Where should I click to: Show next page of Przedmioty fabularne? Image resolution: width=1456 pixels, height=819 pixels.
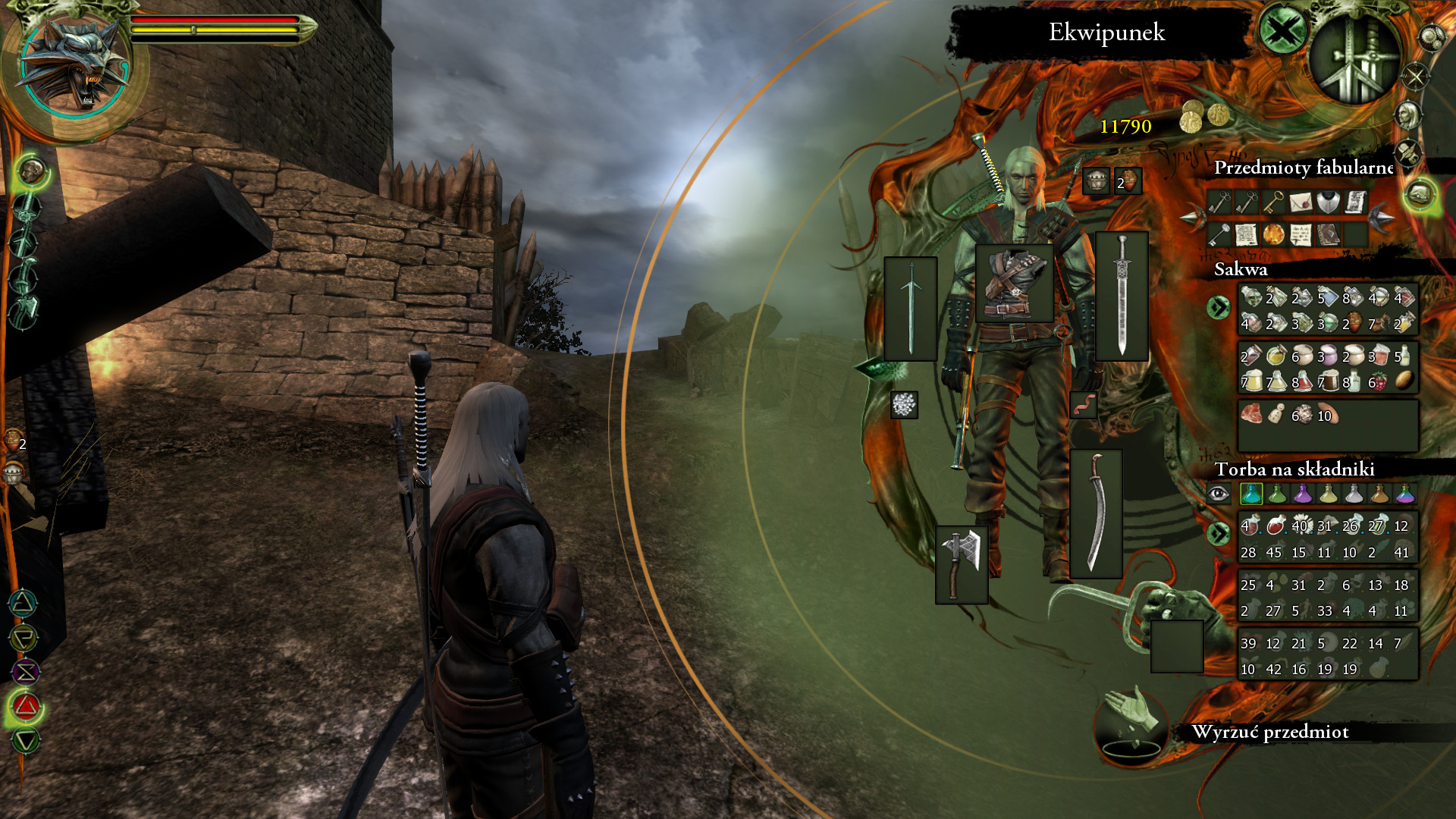[1381, 218]
